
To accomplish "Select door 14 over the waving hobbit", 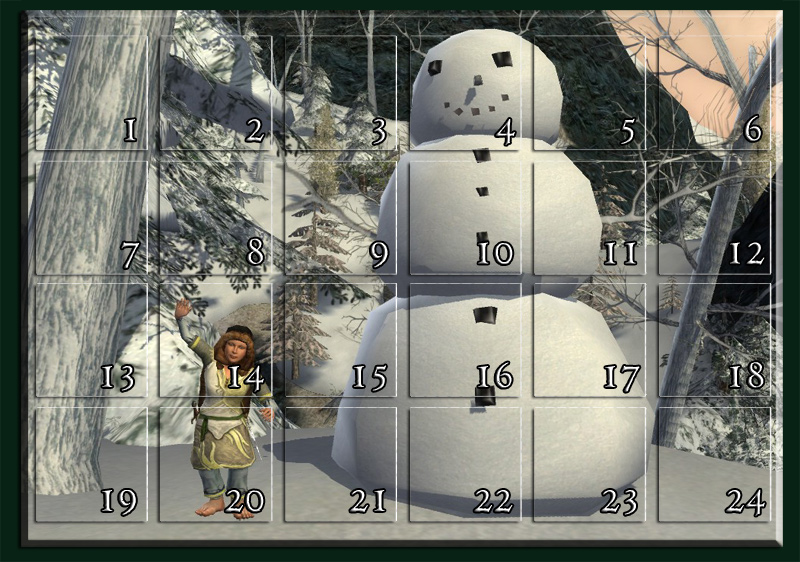I will (x=215, y=341).
